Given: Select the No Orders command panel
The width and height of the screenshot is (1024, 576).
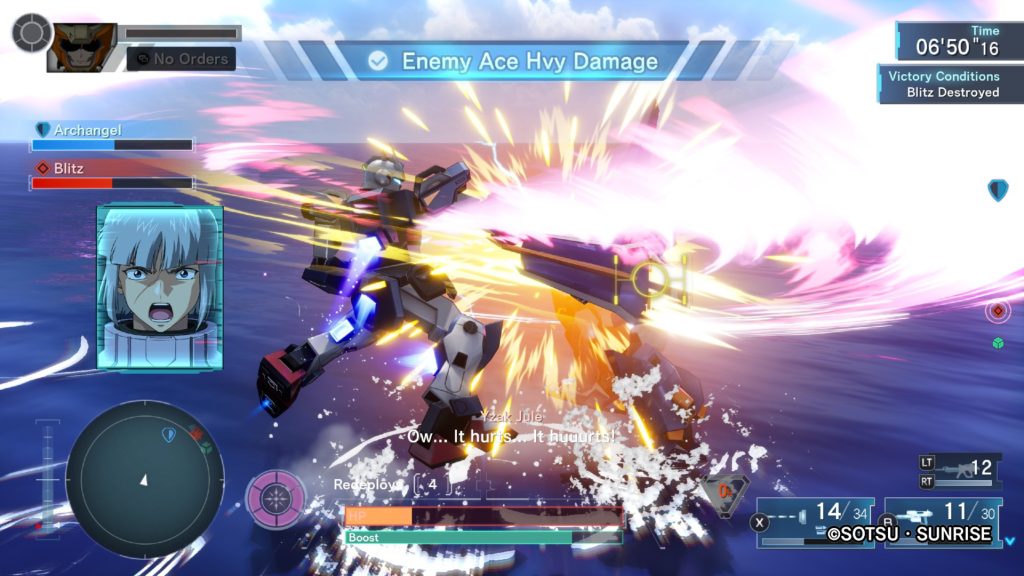Looking at the screenshot, I should (x=182, y=59).
